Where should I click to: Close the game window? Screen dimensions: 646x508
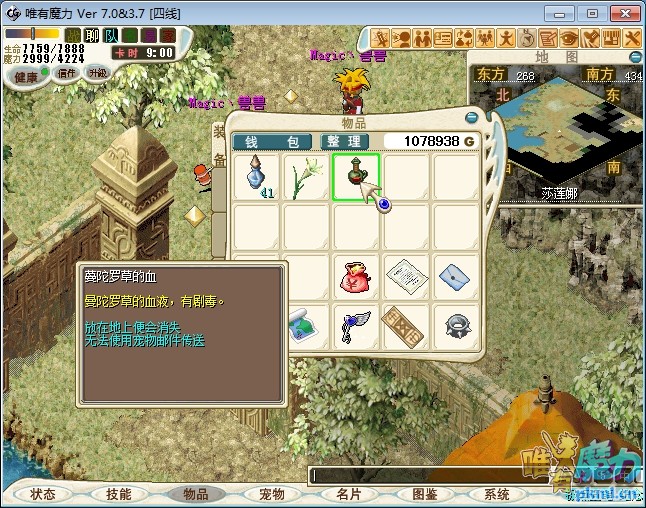pyautogui.click(x=622, y=14)
